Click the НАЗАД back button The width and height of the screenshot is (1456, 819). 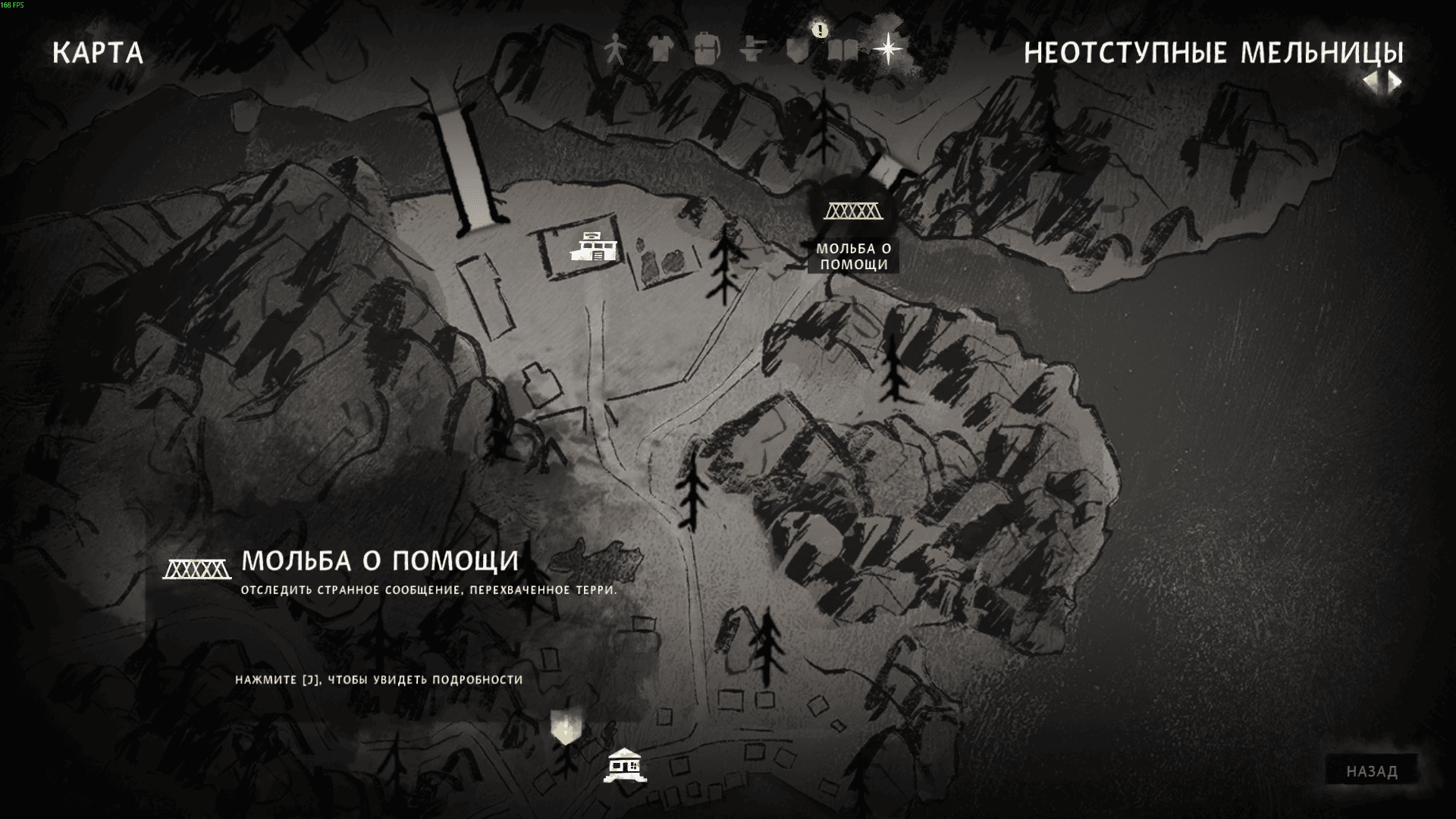pos(1372,771)
